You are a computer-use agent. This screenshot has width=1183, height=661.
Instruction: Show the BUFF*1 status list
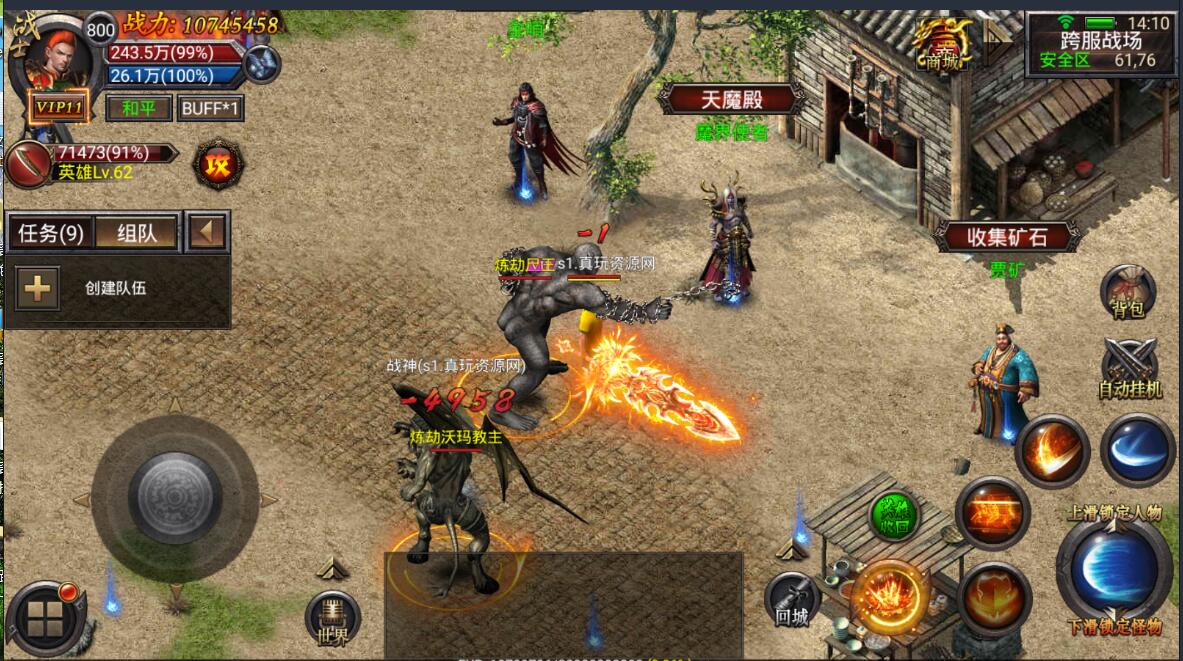(x=210, y=108)
